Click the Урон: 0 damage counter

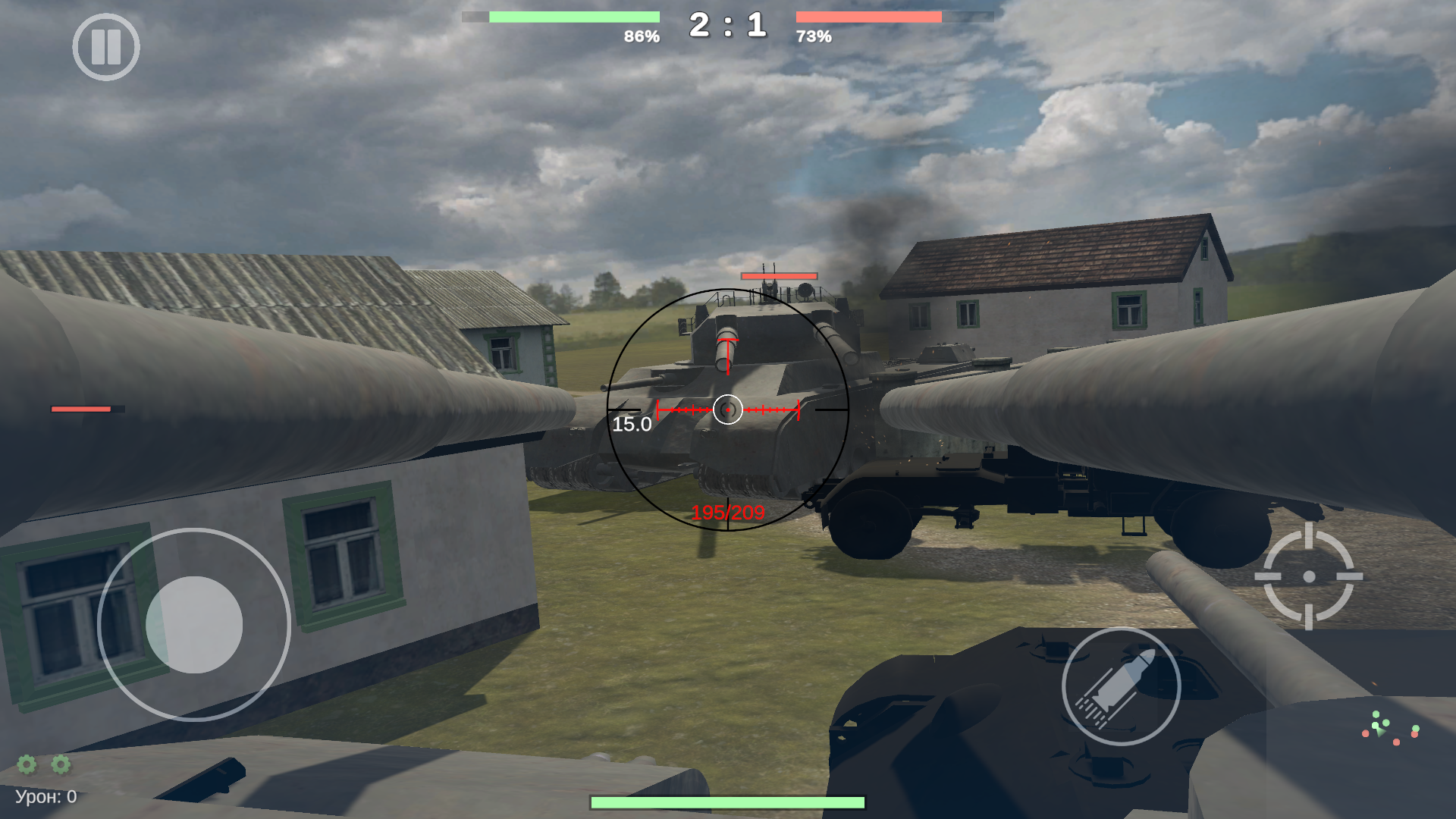[x=45, y=795]
